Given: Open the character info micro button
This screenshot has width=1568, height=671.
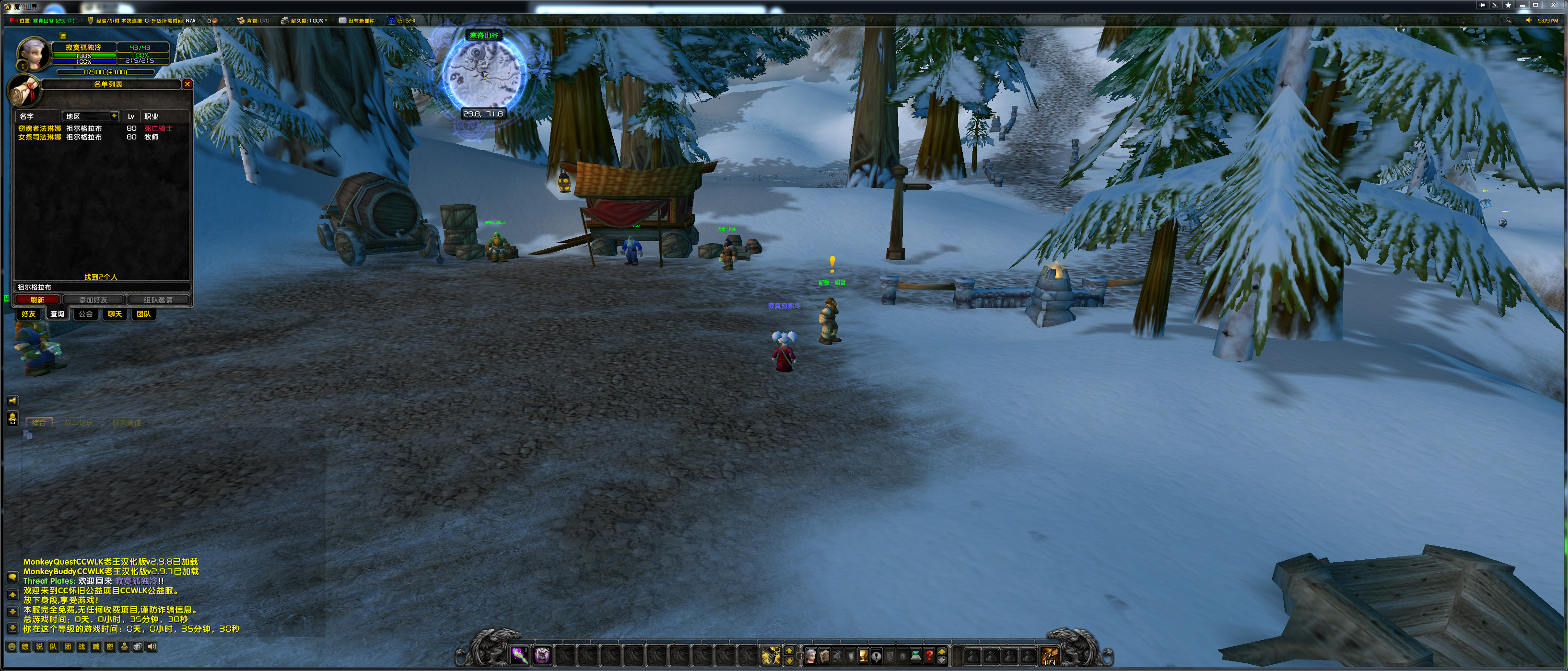Looking at the screenshot, I should coord(811,656).
